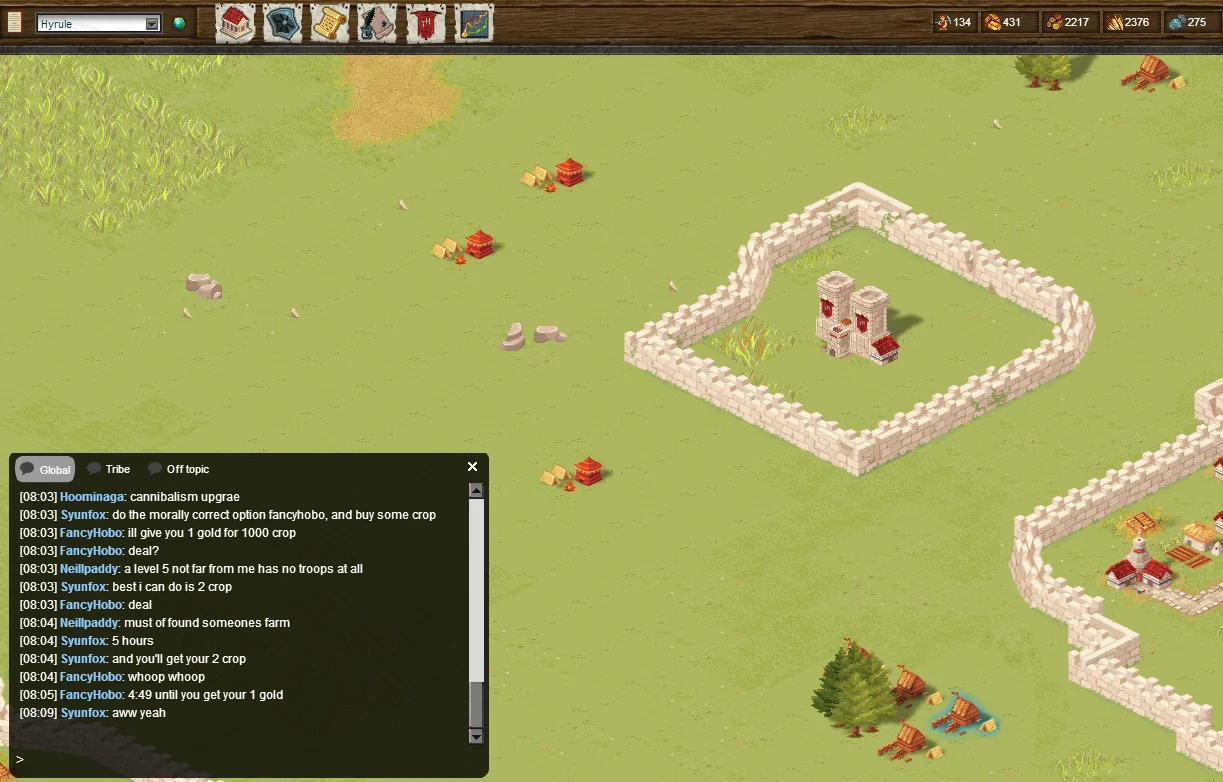Click Syunfox's name on the aww yeah message

(83, 713)
